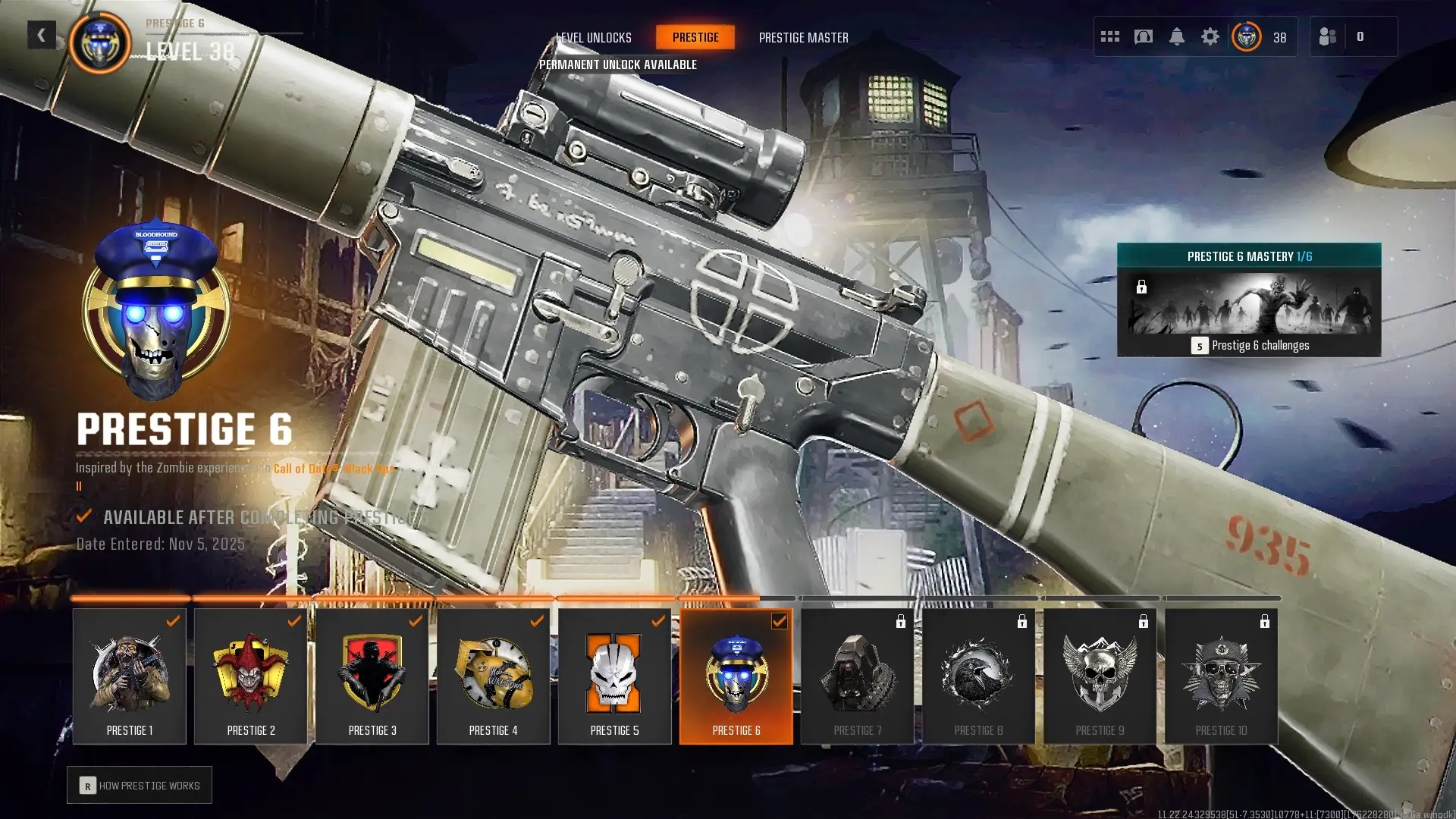1456x819 pixels.
Task: Open the grid menu icon
Action: pos(1110,36)
